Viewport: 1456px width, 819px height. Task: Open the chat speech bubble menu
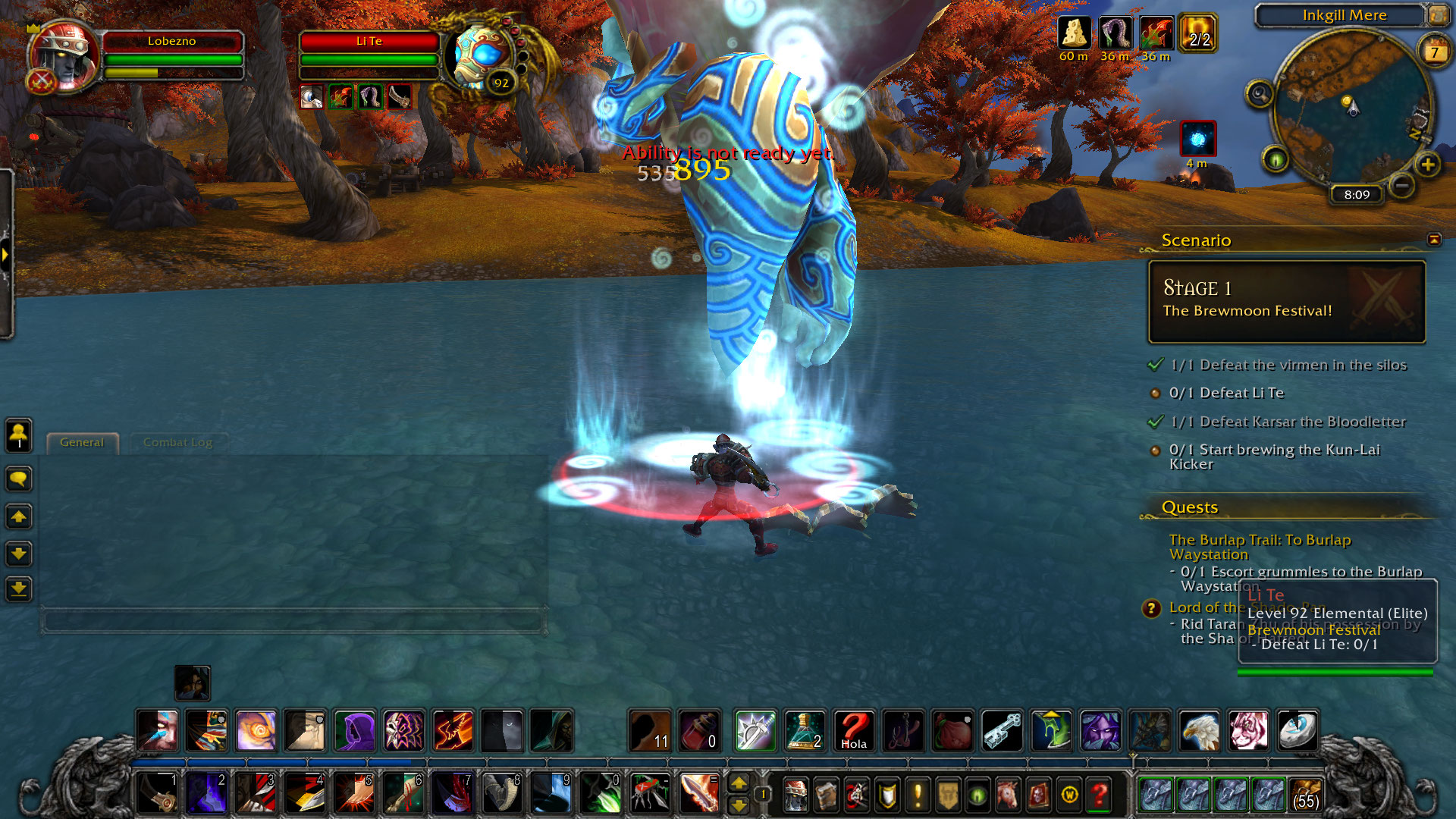(19, 479)
